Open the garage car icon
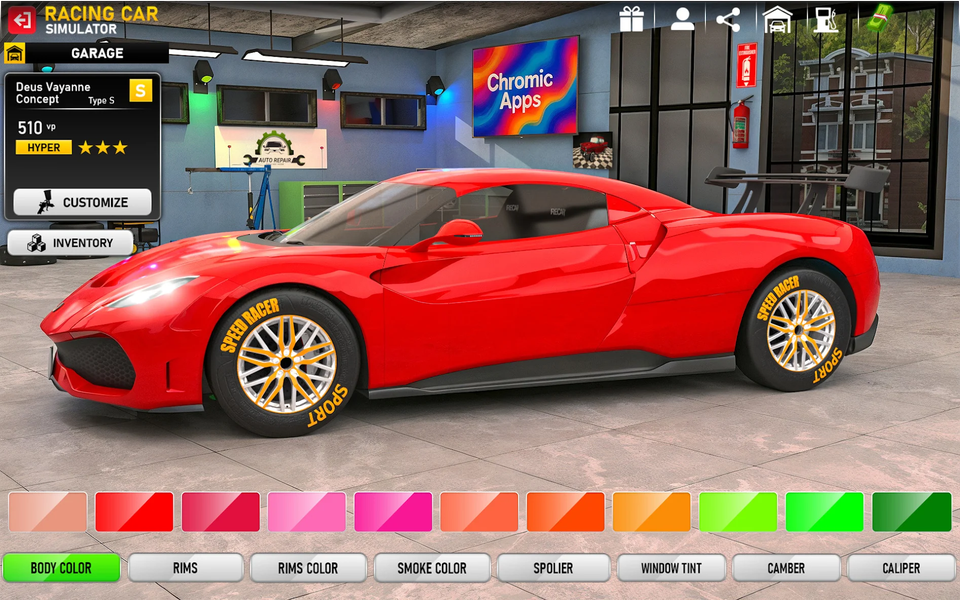Screen dimensions: 960x600 (x=777, y=19)
